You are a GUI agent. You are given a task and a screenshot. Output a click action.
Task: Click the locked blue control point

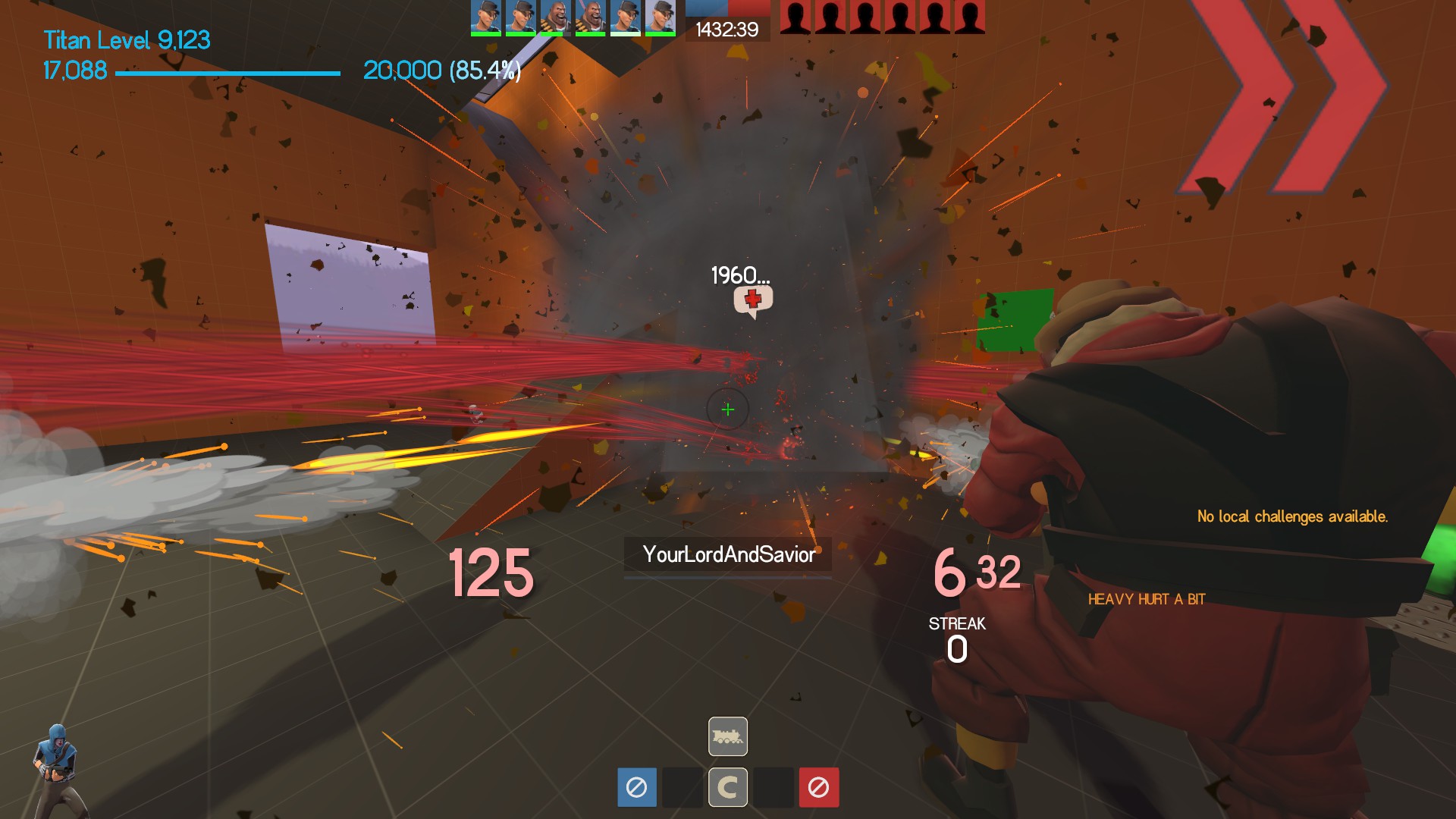[636, 787]
